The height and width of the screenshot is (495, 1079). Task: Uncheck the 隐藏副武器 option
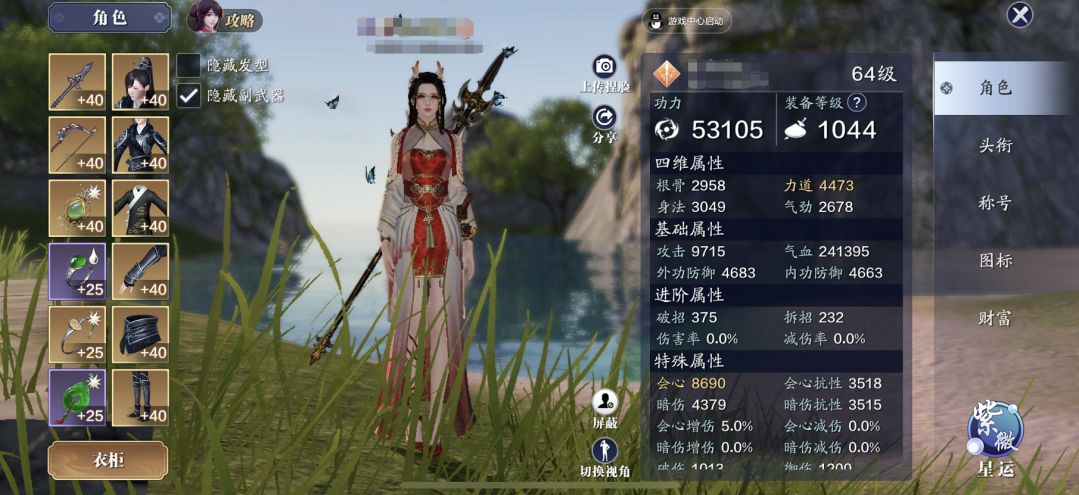pyautogui.click(x=188, y=95)
